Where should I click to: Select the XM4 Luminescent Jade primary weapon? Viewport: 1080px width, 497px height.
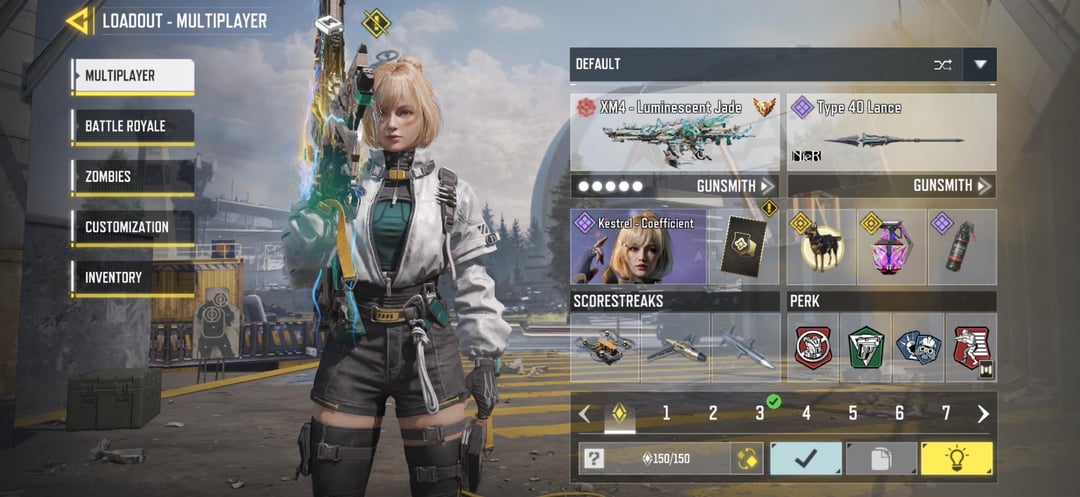[675, 134]
